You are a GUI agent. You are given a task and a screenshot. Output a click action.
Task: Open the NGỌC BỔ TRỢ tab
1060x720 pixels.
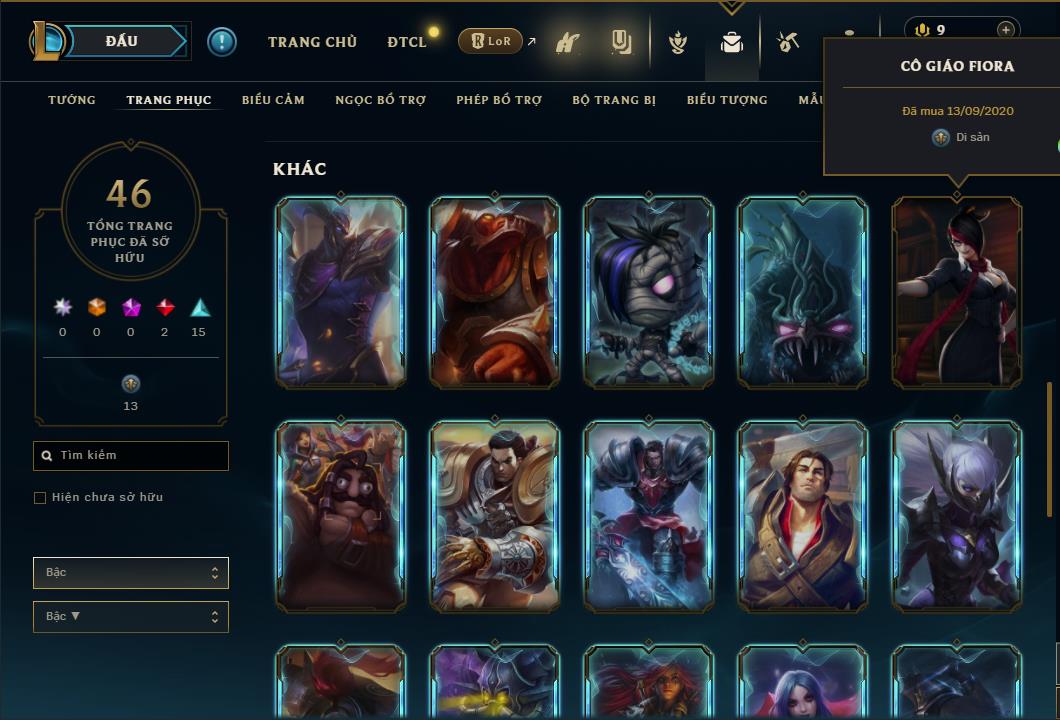[380, 100]
